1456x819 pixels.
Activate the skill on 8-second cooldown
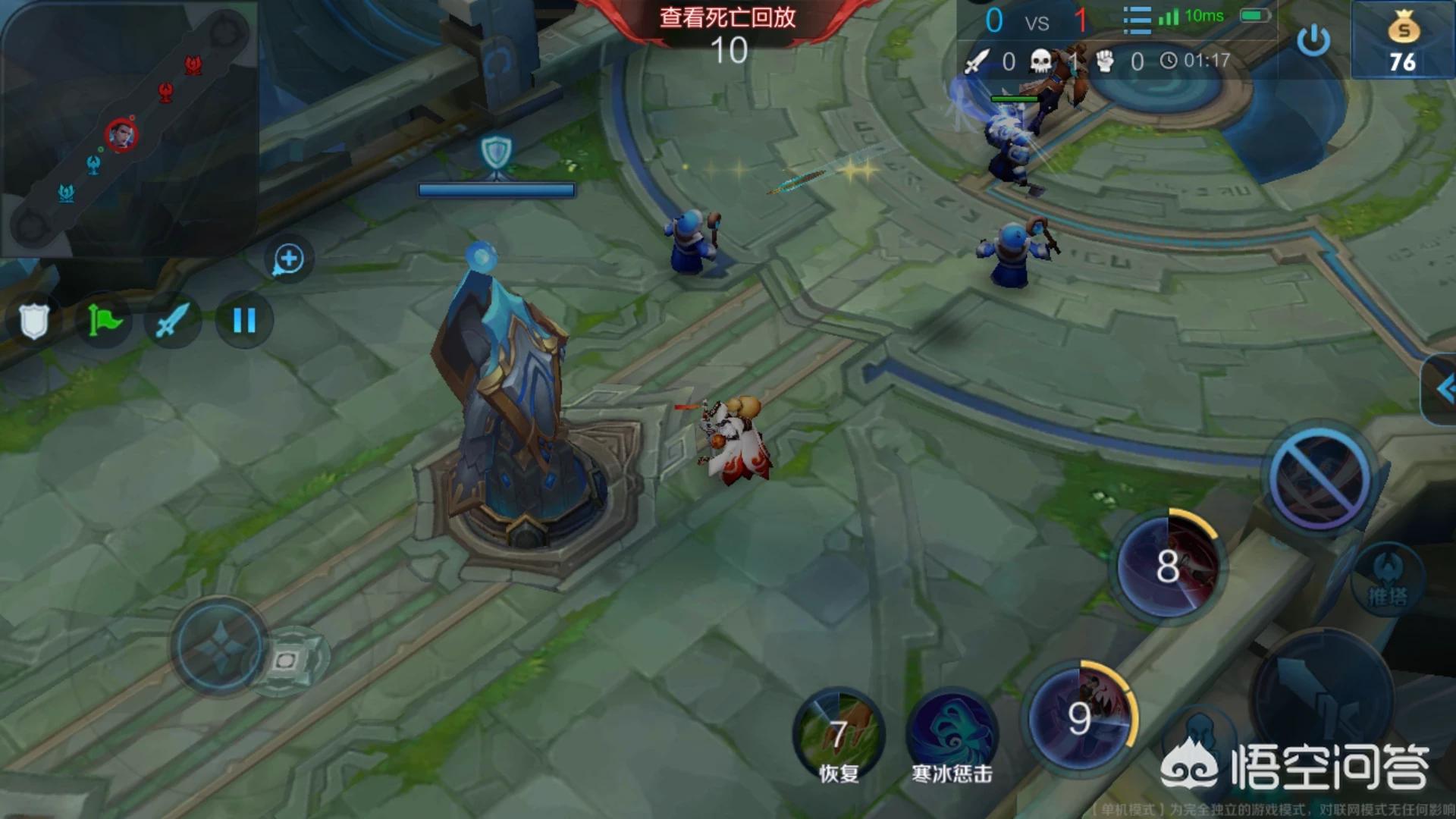click(x=1168, y=566)
